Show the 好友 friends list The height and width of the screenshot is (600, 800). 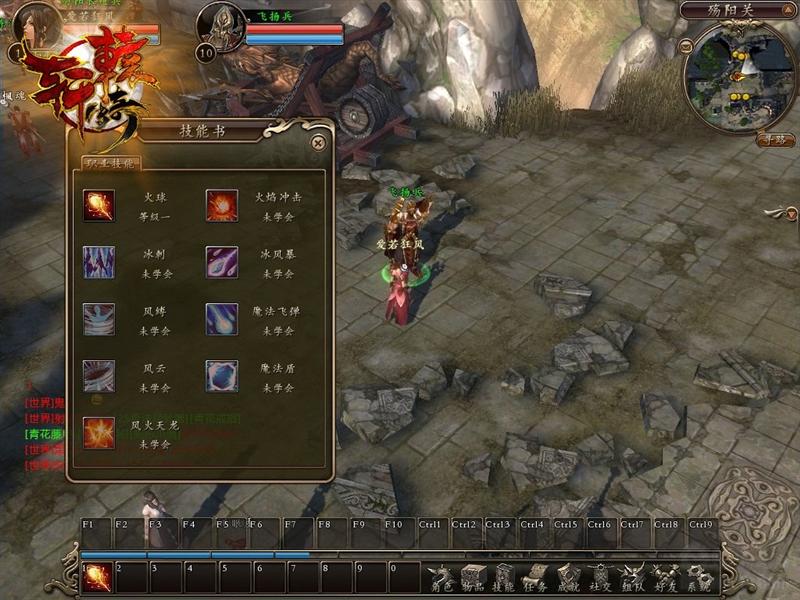(664, 578)
